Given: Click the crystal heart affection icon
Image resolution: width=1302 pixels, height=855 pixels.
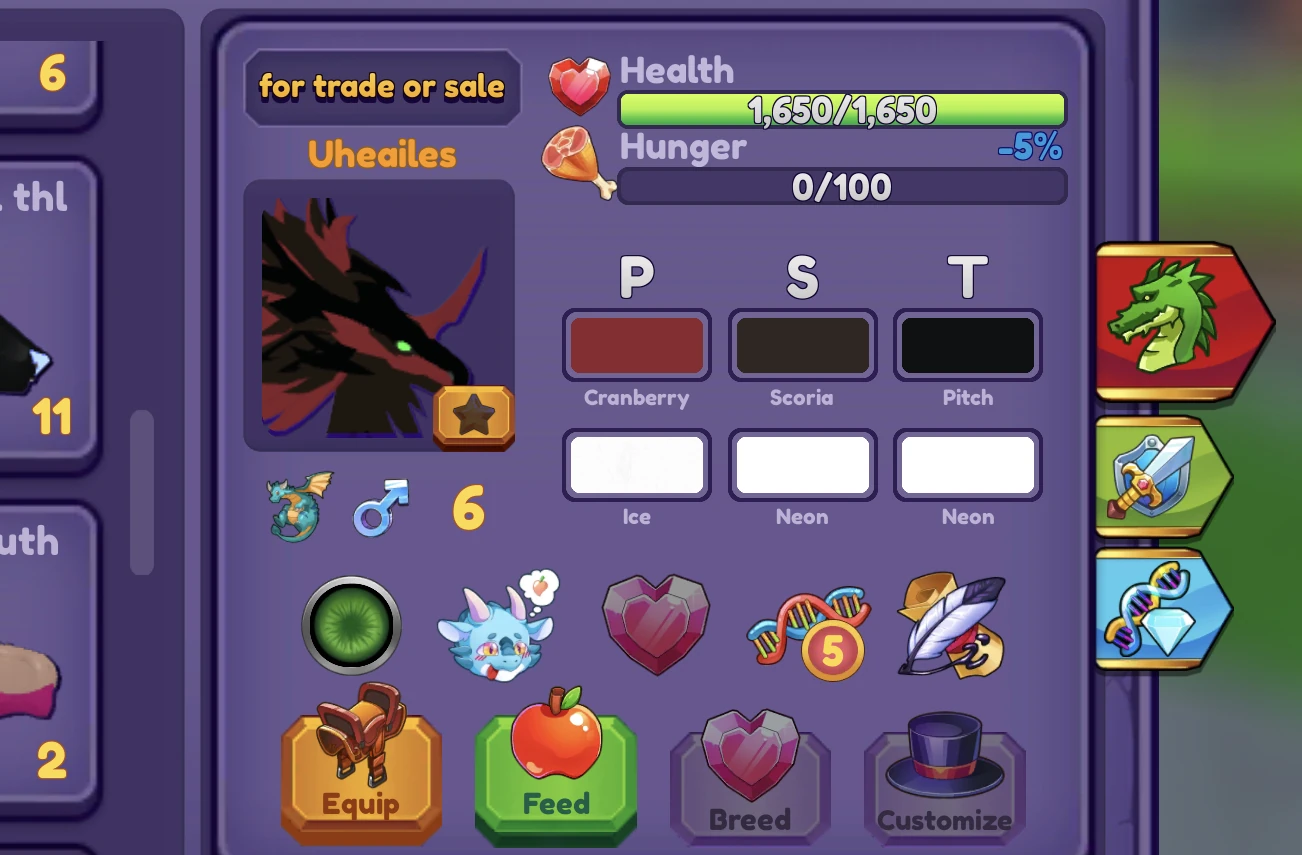Looking at the screenshot, I should 655,624.
